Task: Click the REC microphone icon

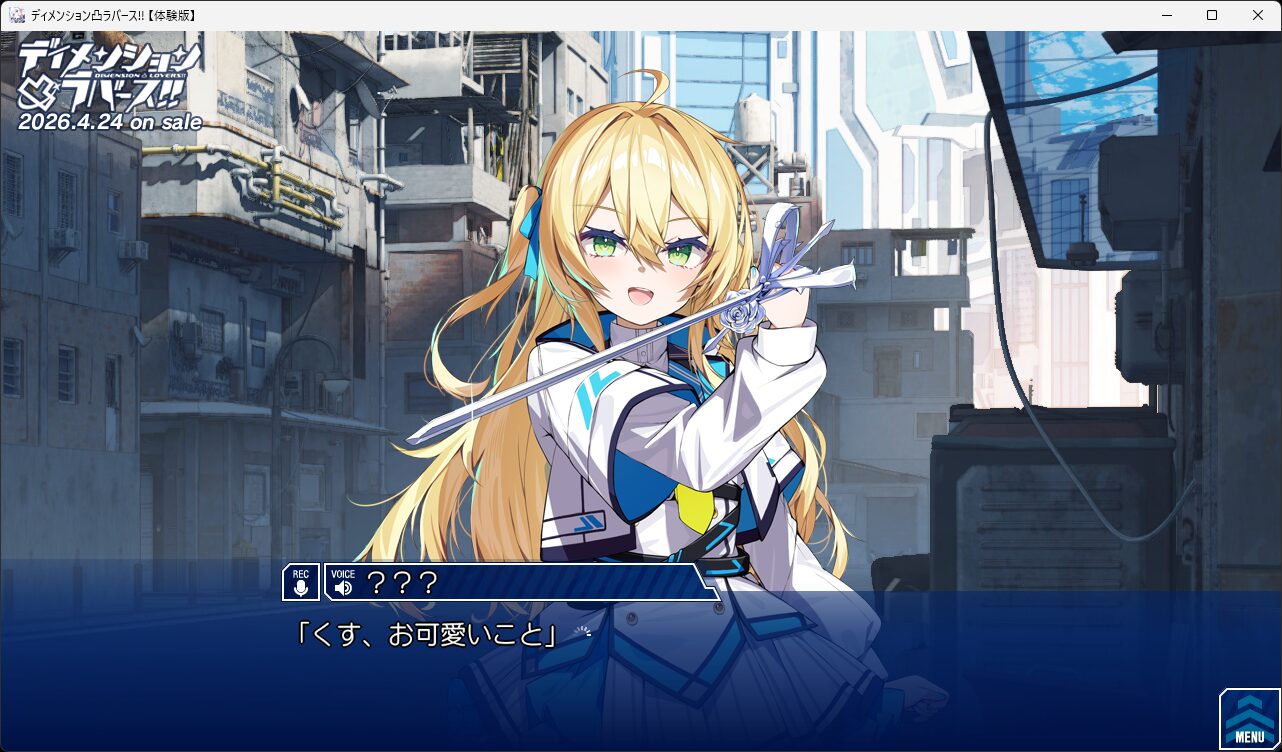Action: (301, 582)
